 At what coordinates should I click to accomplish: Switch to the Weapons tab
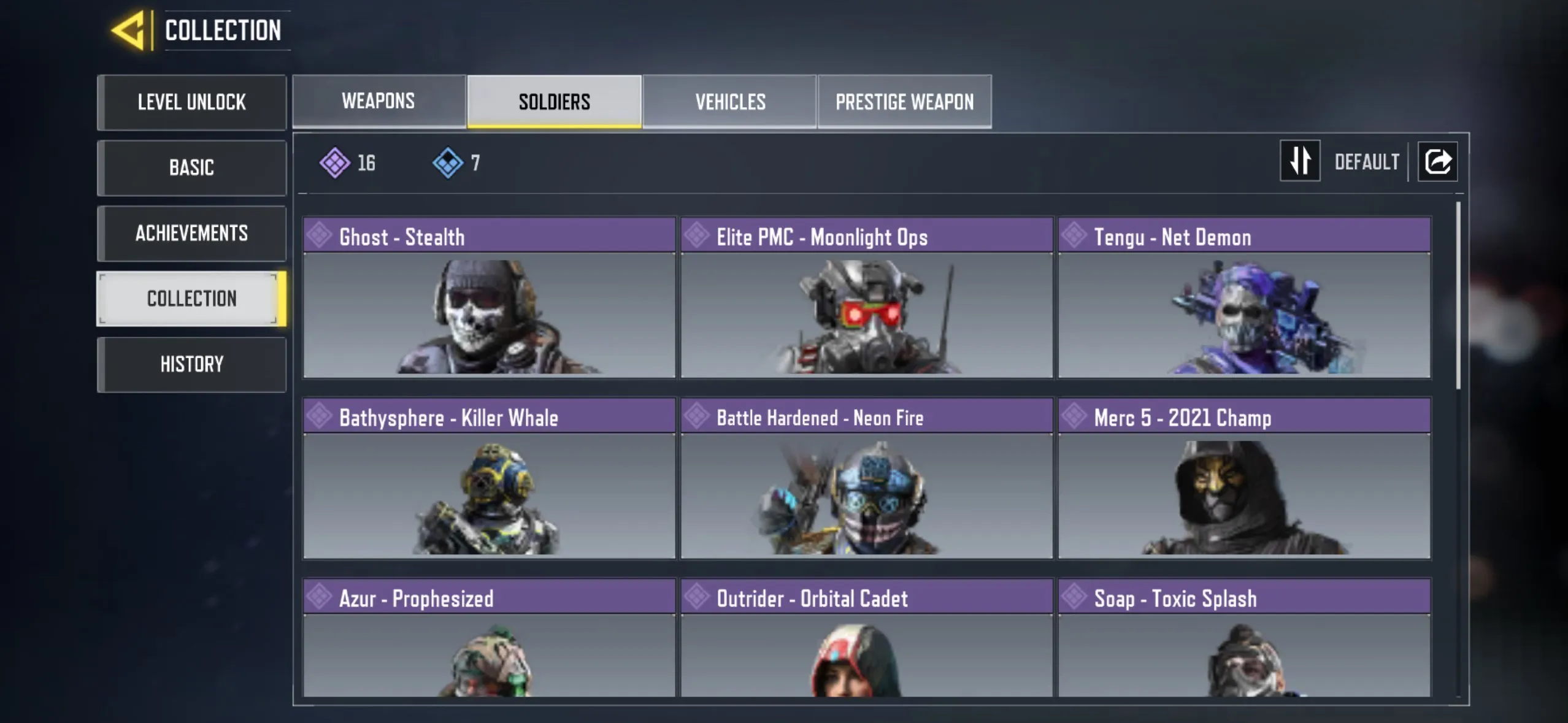tap(379, 101)
